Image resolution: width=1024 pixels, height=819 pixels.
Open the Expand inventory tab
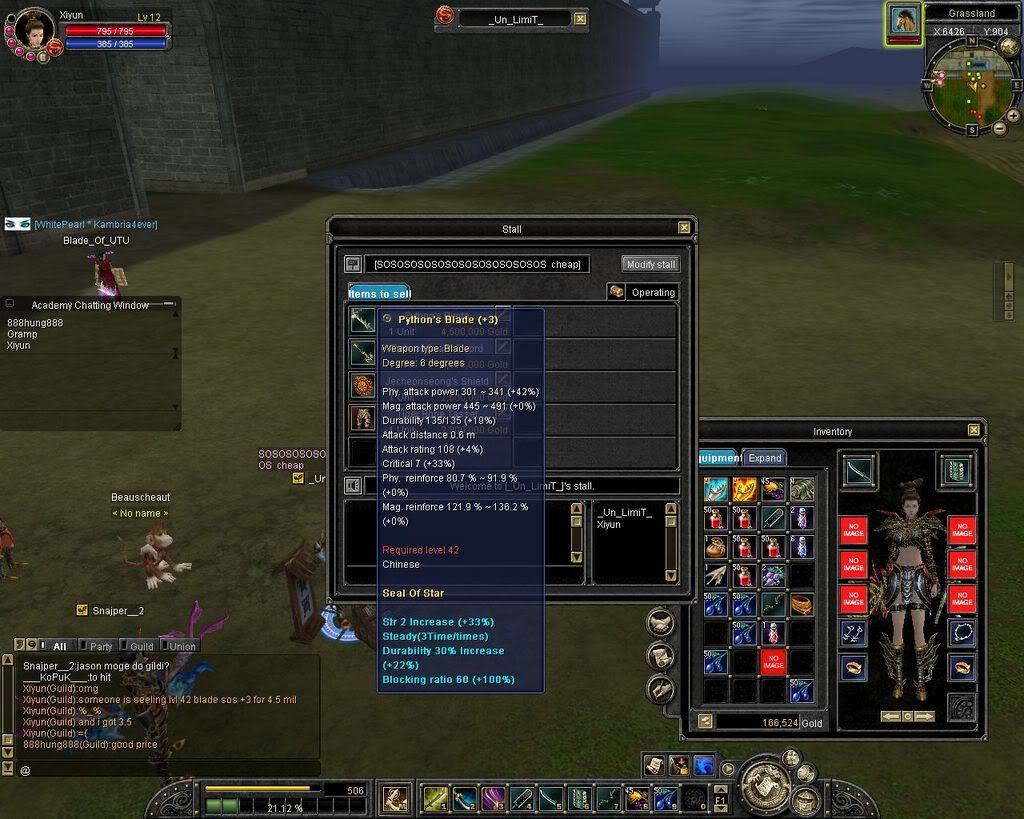click(x=765, y=458)
